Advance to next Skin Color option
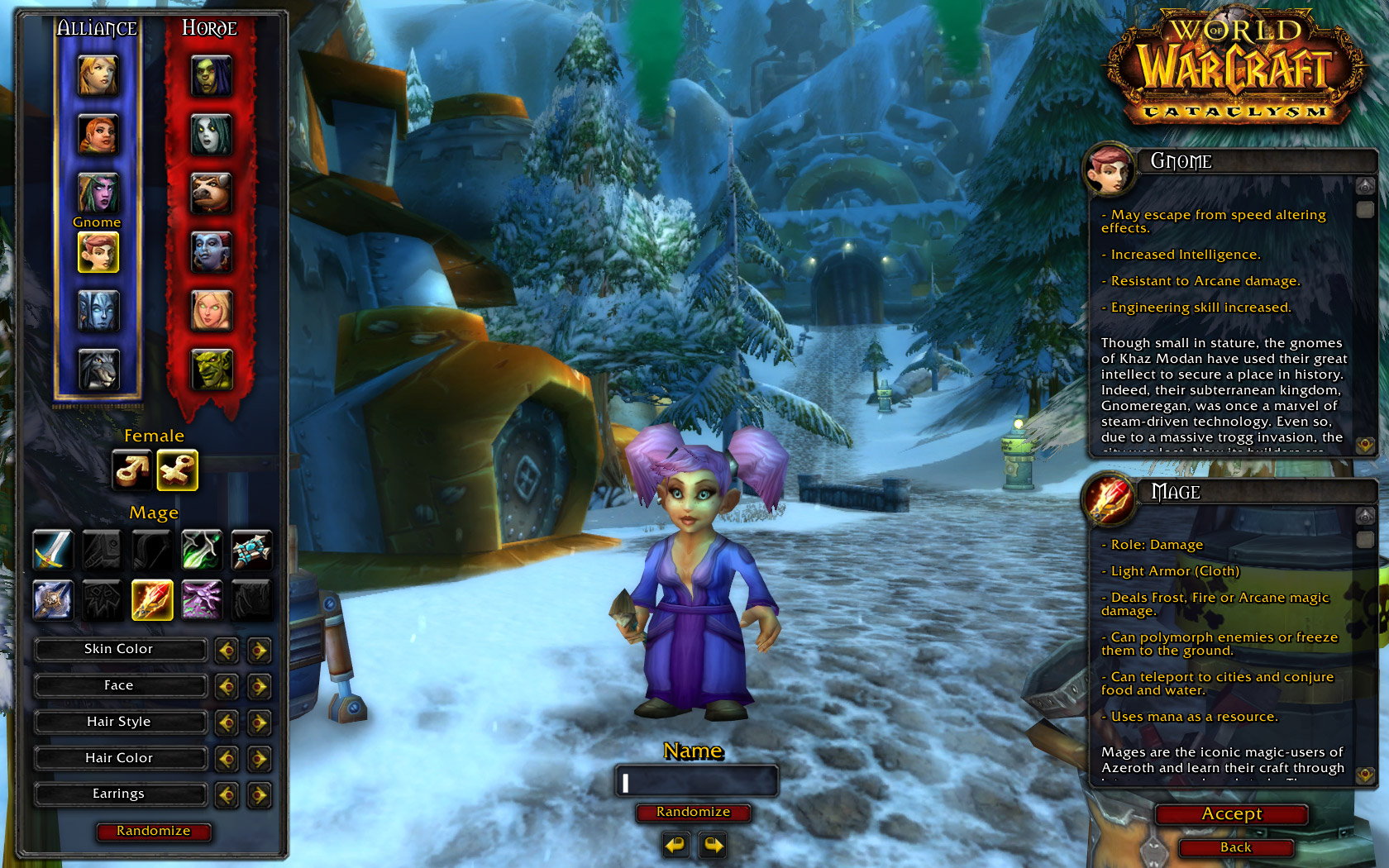1389x868 pixels. coord(259,651)
